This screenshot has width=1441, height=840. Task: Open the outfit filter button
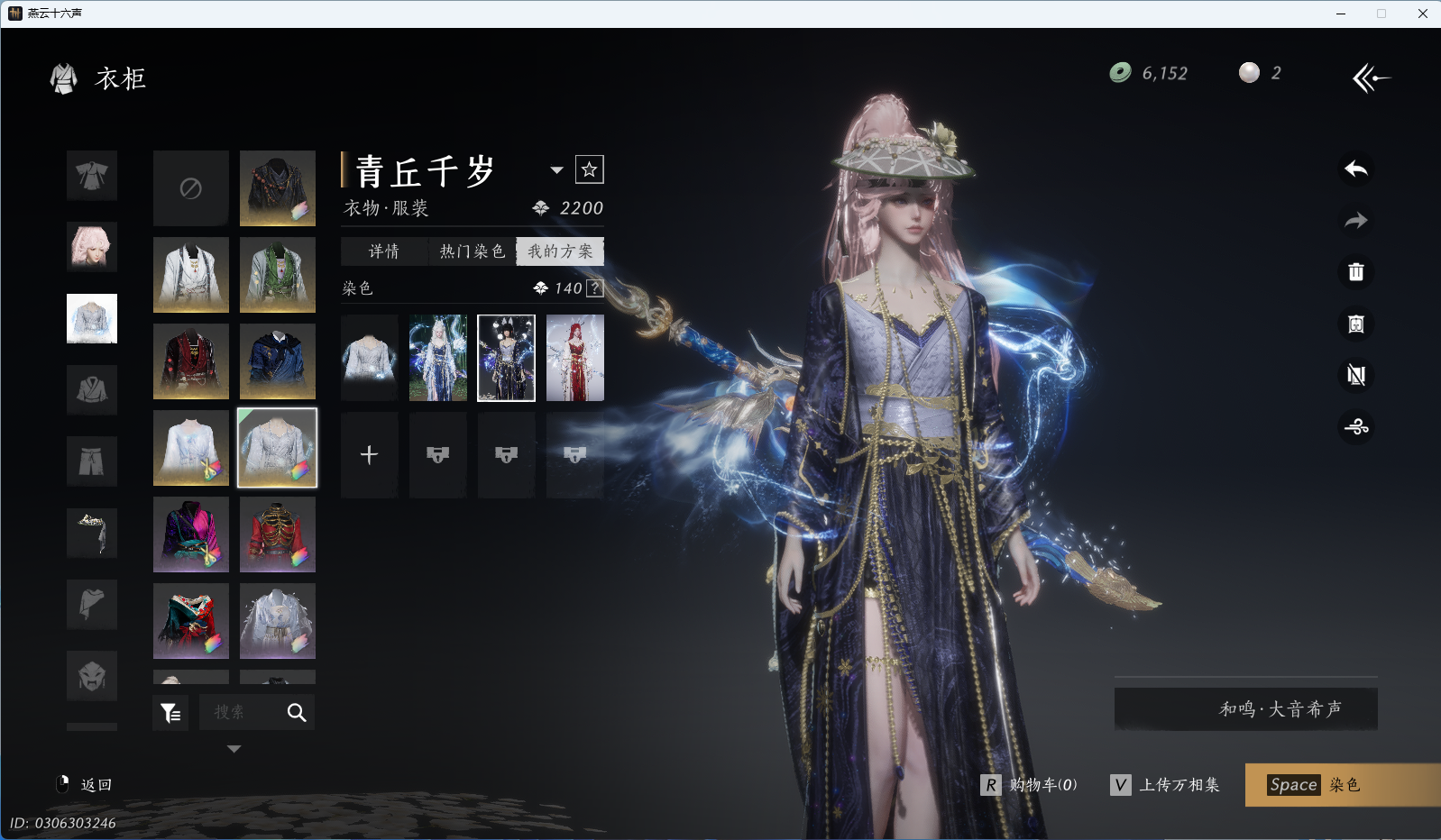point(170,713)
